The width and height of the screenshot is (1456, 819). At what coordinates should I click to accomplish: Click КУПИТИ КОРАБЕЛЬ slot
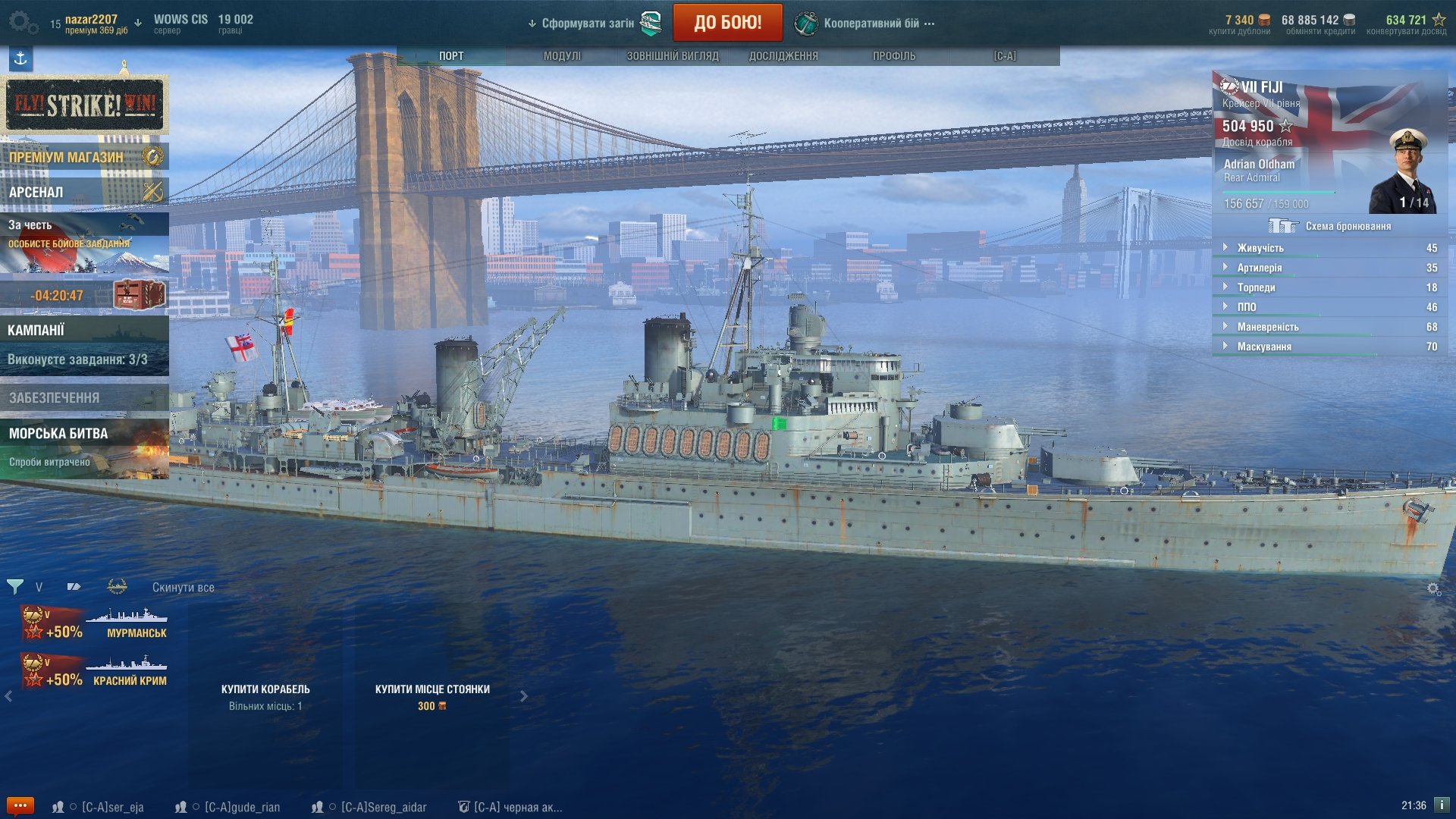click(265, 696)
